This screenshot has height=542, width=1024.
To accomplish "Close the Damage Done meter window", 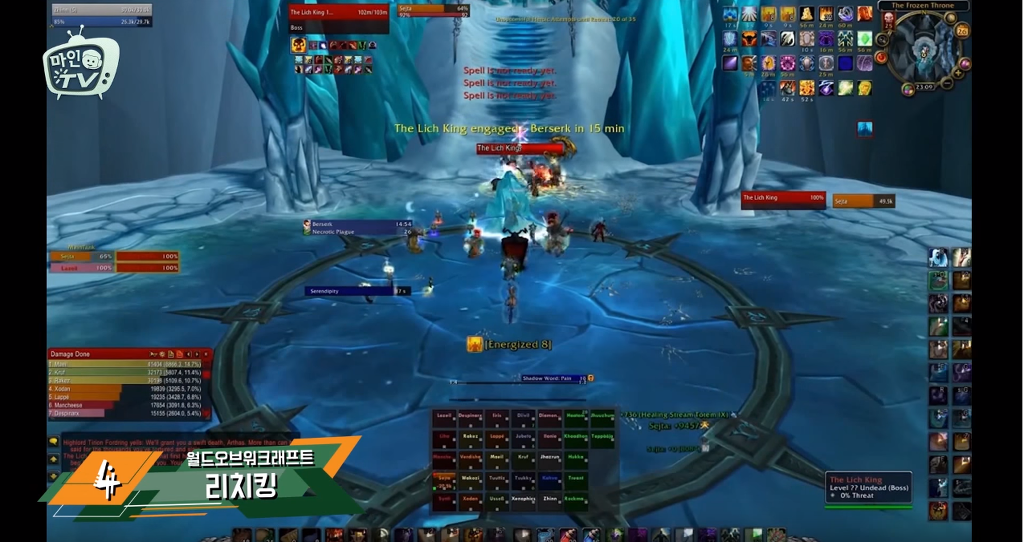I will (207, 354).
